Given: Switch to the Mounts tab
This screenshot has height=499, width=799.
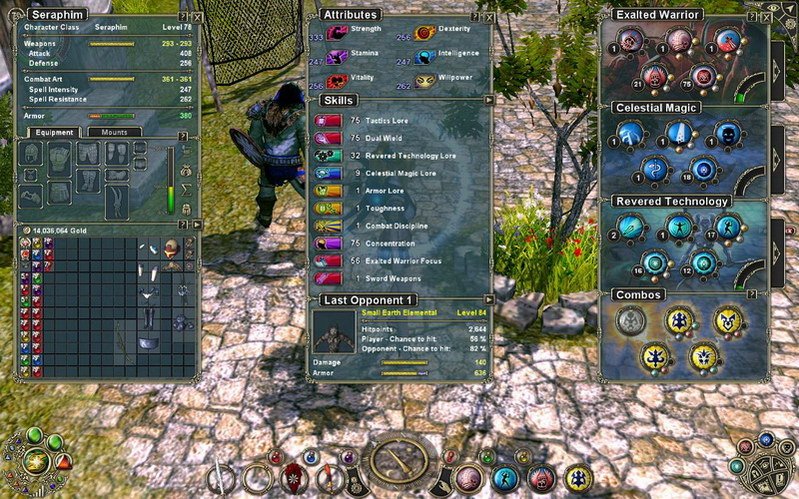Looking at the screenshot, I should [x=112, y=132].
